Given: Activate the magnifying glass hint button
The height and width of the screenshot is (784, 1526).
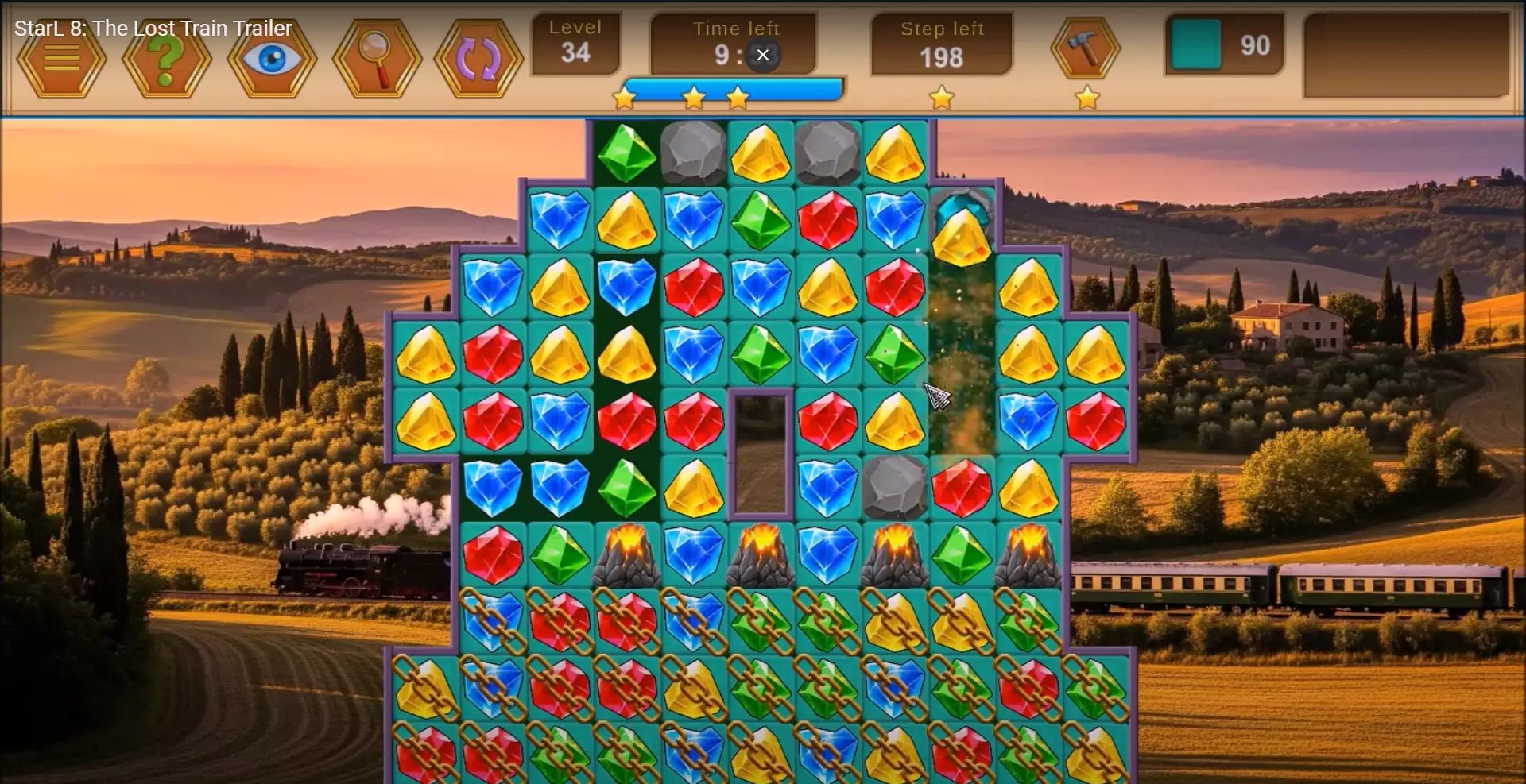Looking at the screenshot, I should point(377,60).
